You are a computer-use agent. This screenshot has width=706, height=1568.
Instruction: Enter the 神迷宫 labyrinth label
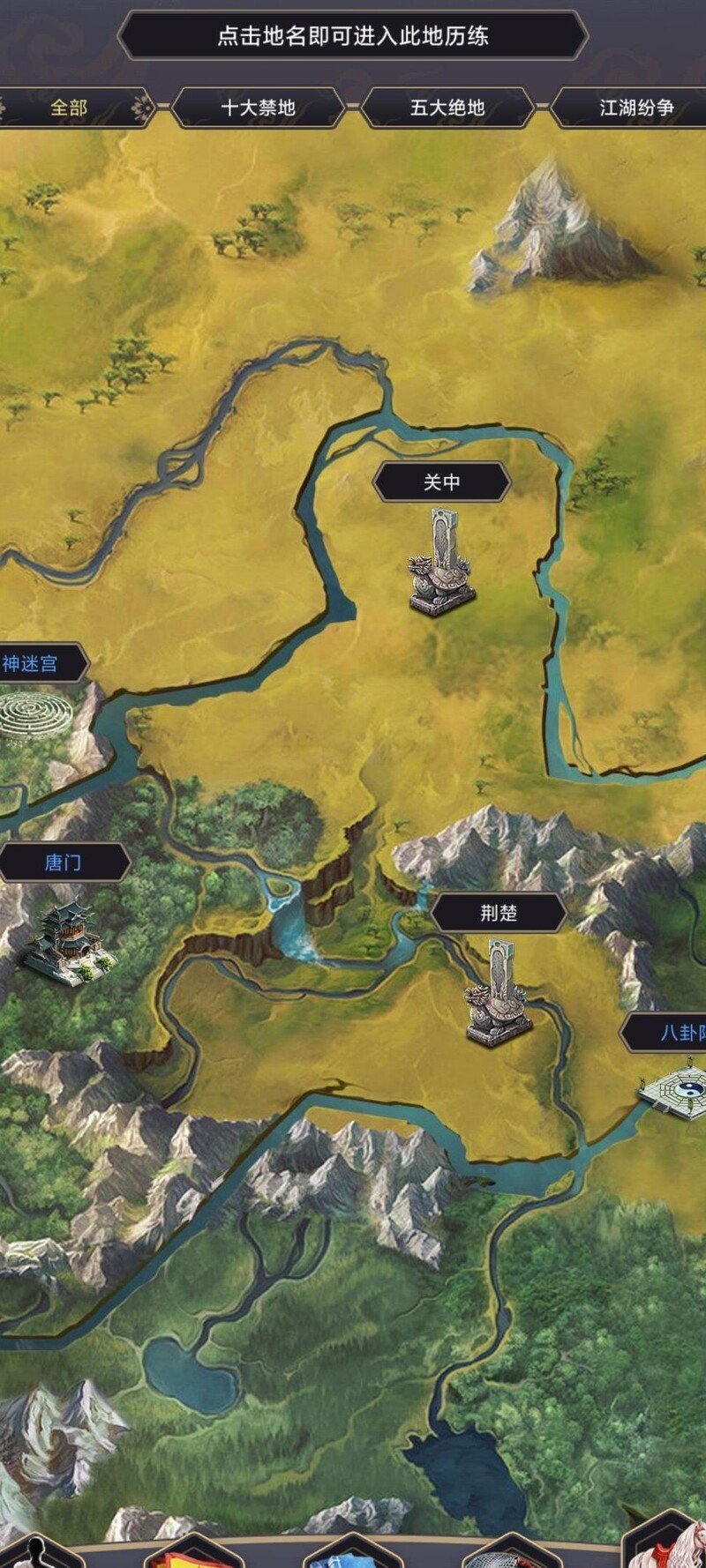(x=32, y=663)
